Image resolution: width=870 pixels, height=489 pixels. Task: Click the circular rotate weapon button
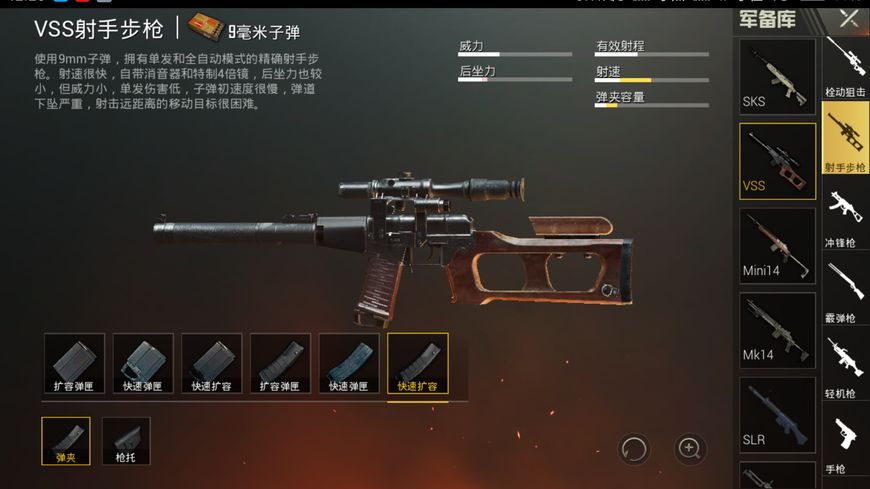[x=634, y=448]
